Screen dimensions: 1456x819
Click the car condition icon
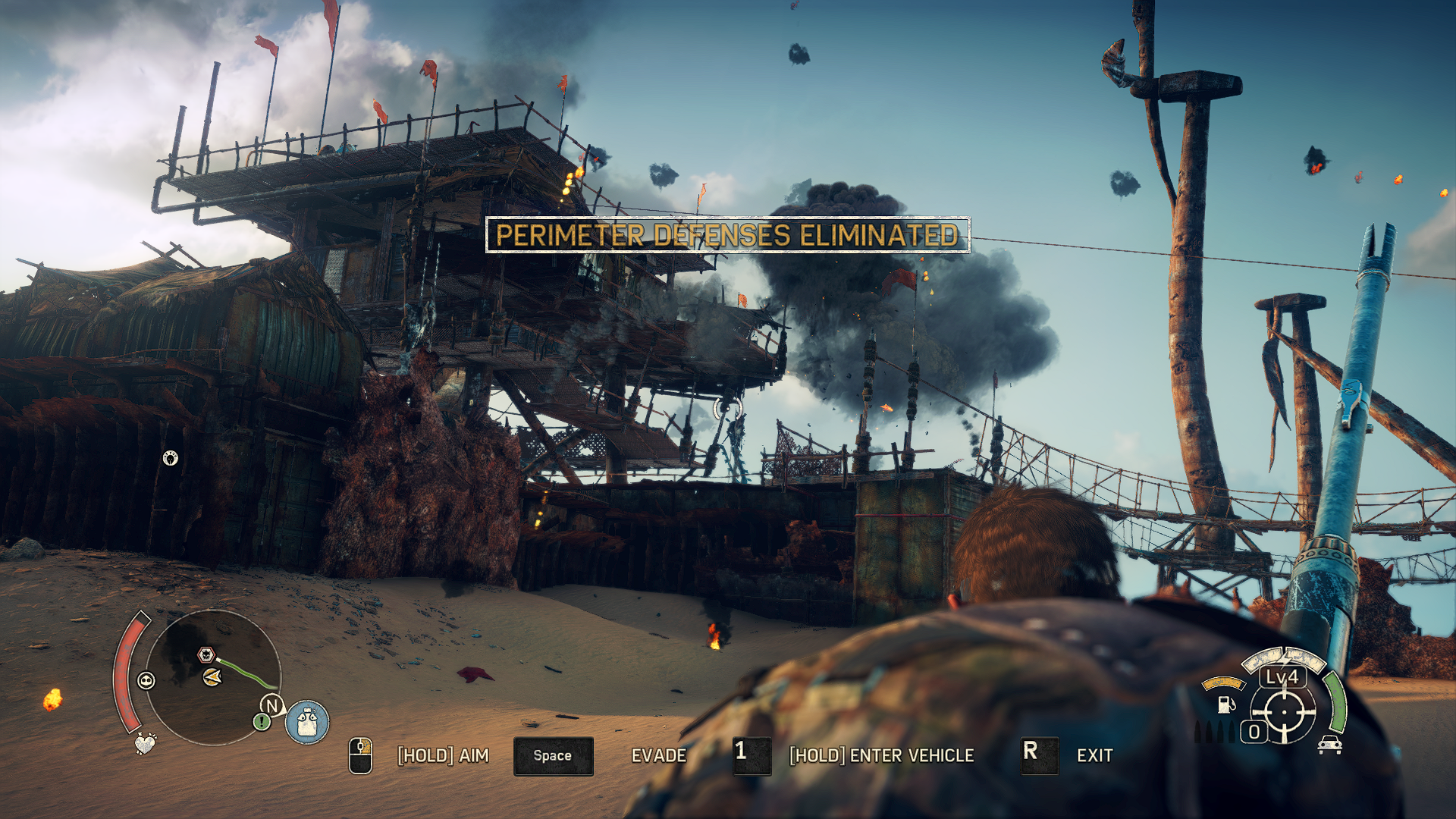[1330, 745]
